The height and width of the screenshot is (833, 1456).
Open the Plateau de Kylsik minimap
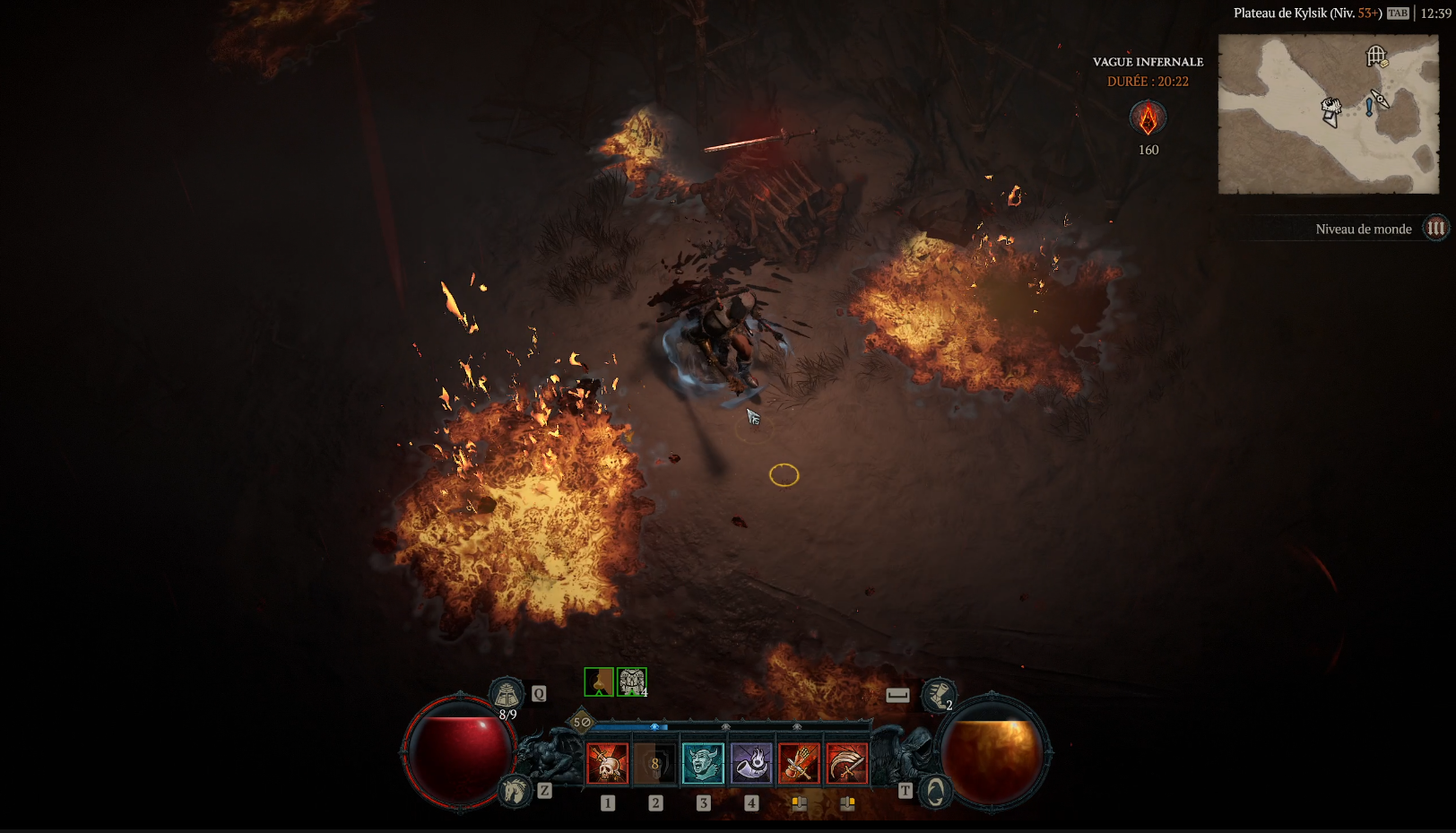click(x=1328, y=114)
